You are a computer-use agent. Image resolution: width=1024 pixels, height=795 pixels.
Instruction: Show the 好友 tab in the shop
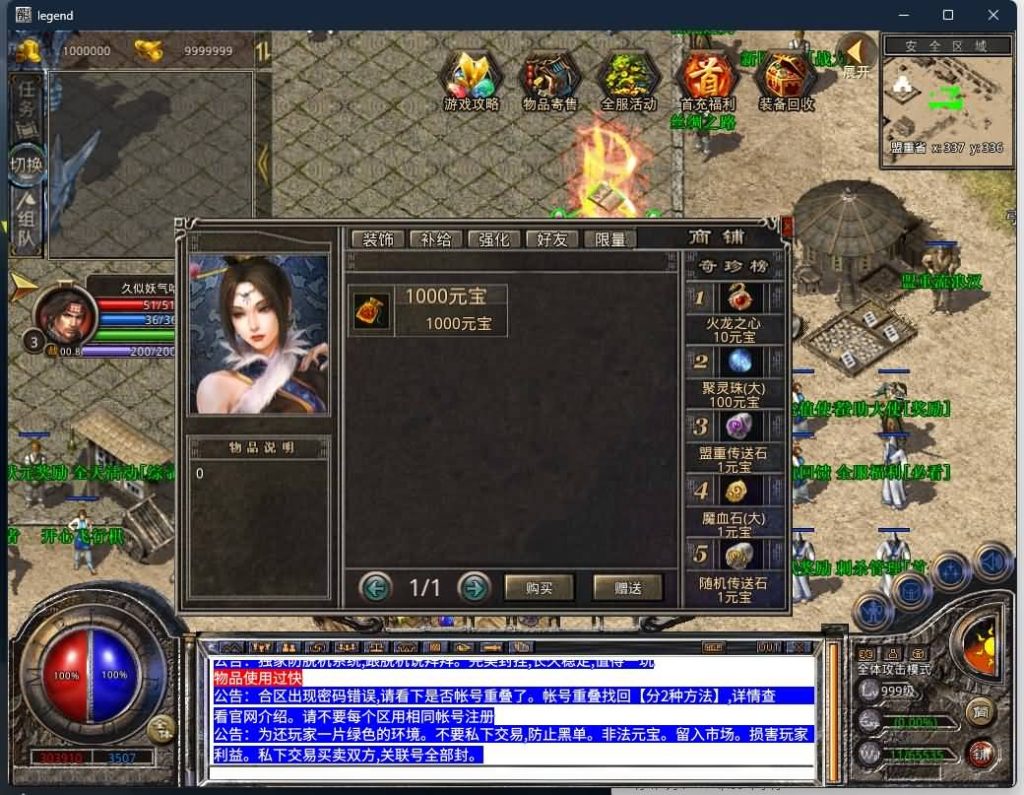[552, 240]
